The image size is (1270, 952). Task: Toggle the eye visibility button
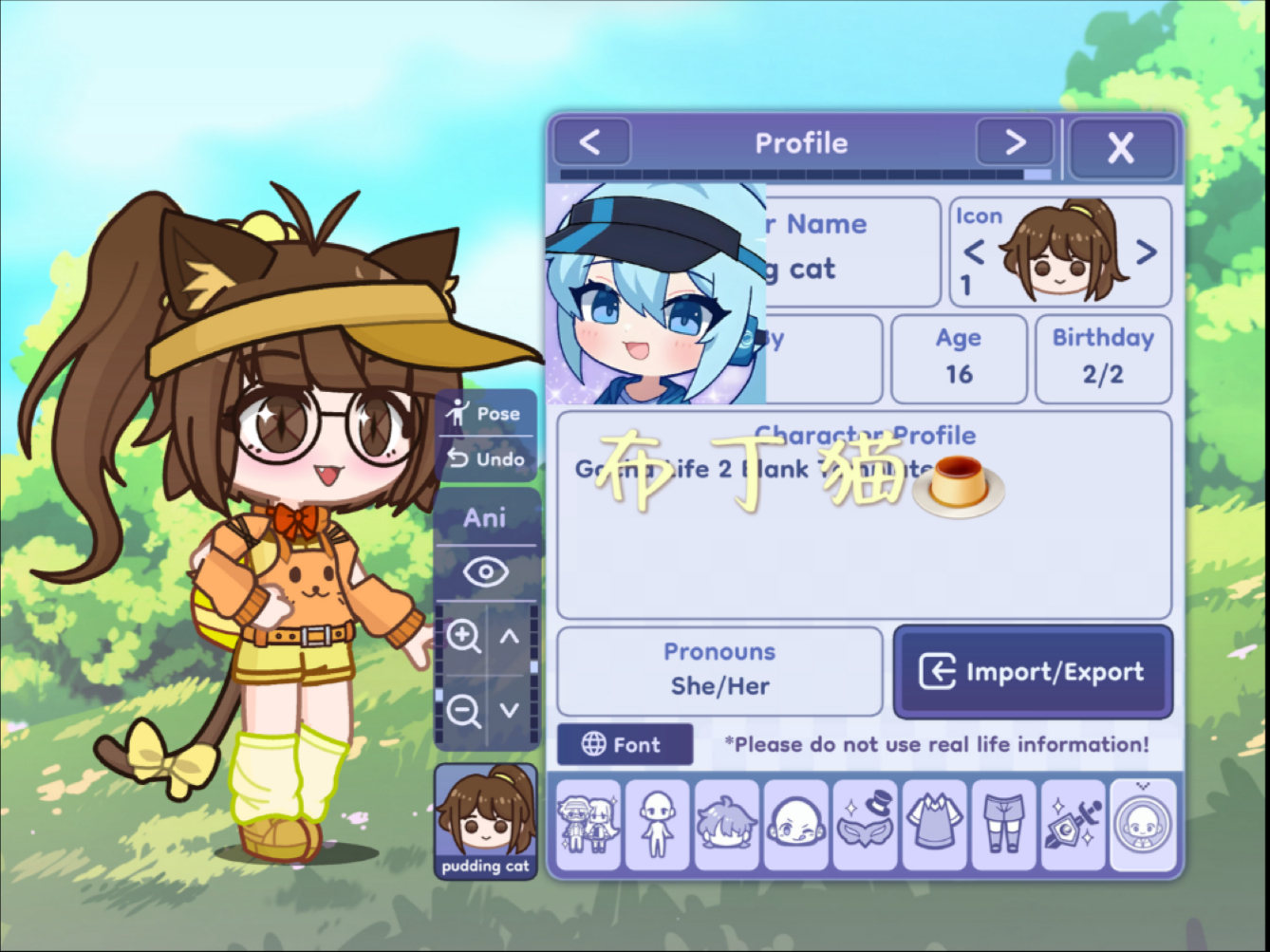point(485,572)
